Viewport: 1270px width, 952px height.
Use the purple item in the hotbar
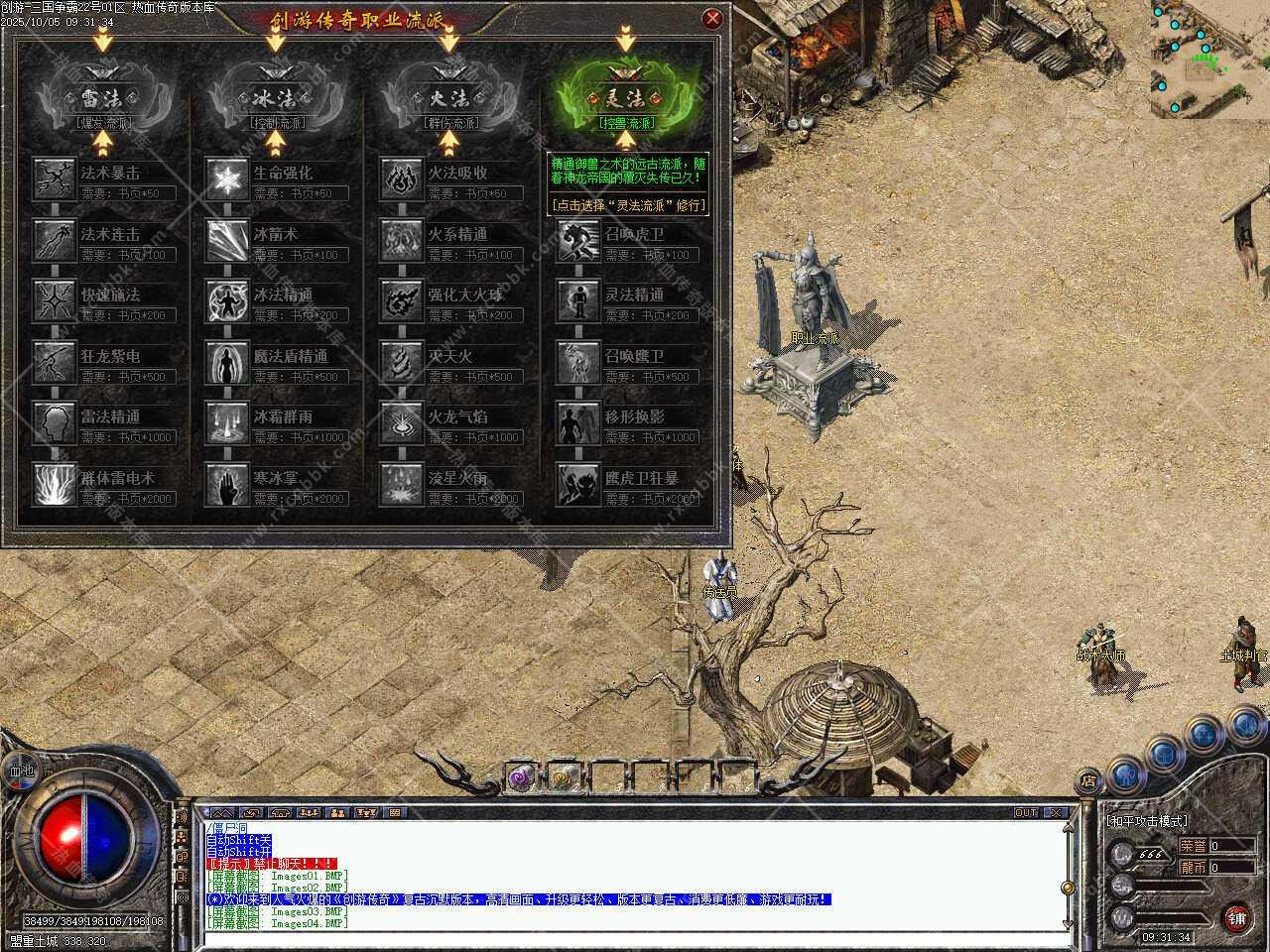[522, 778]
